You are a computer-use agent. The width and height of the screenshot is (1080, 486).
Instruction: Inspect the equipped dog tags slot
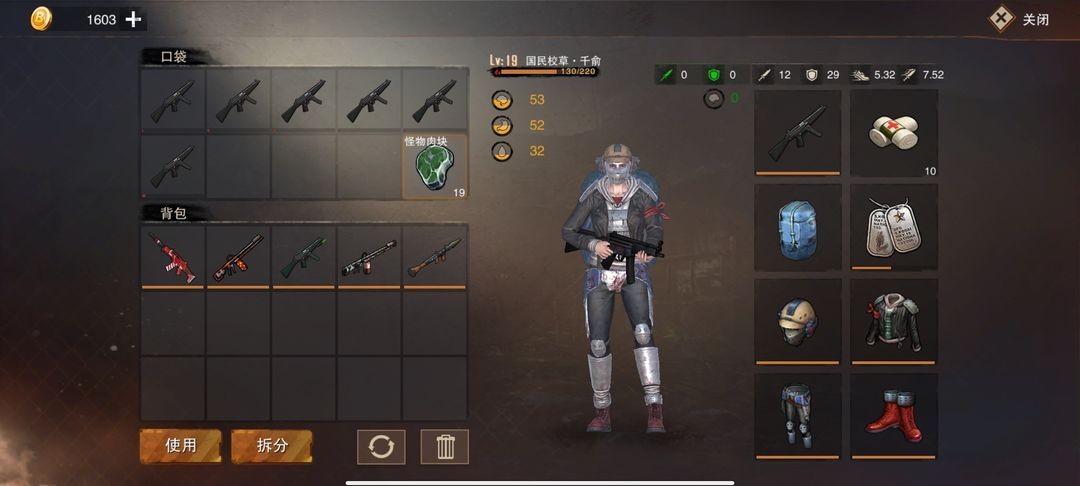click(x=894, y=227)
